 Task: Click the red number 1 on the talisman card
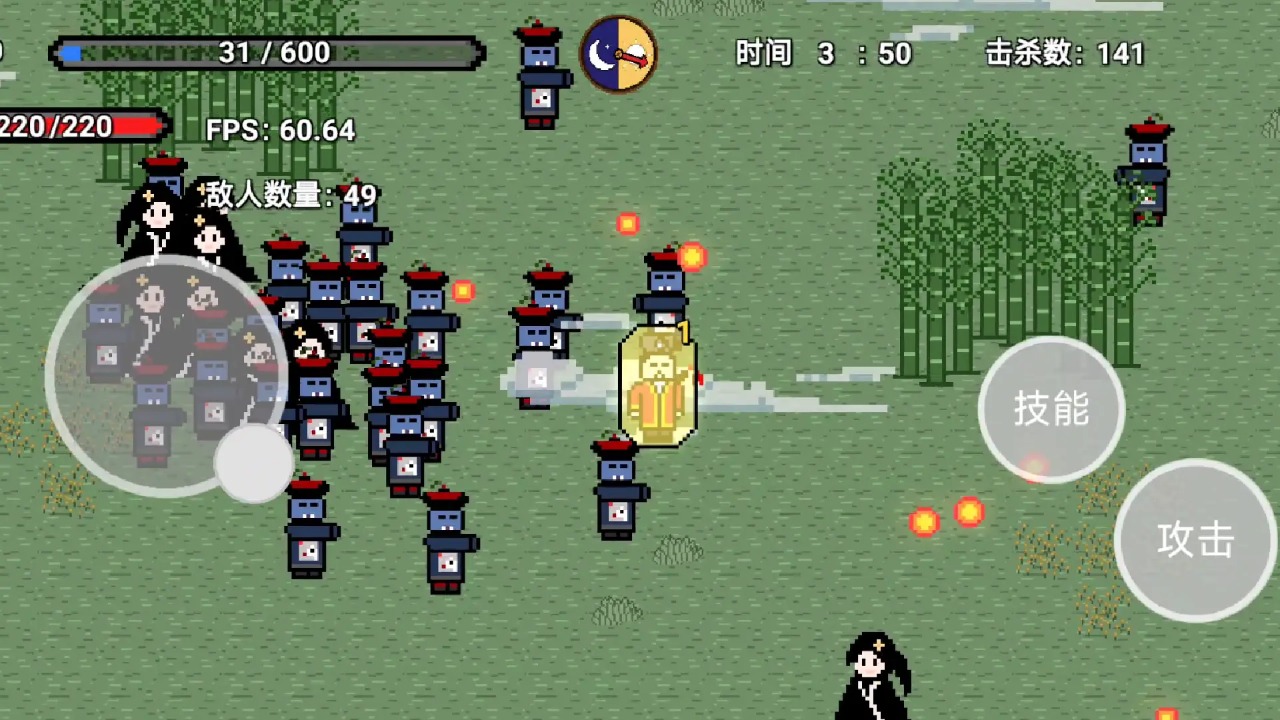pos(681,331)
